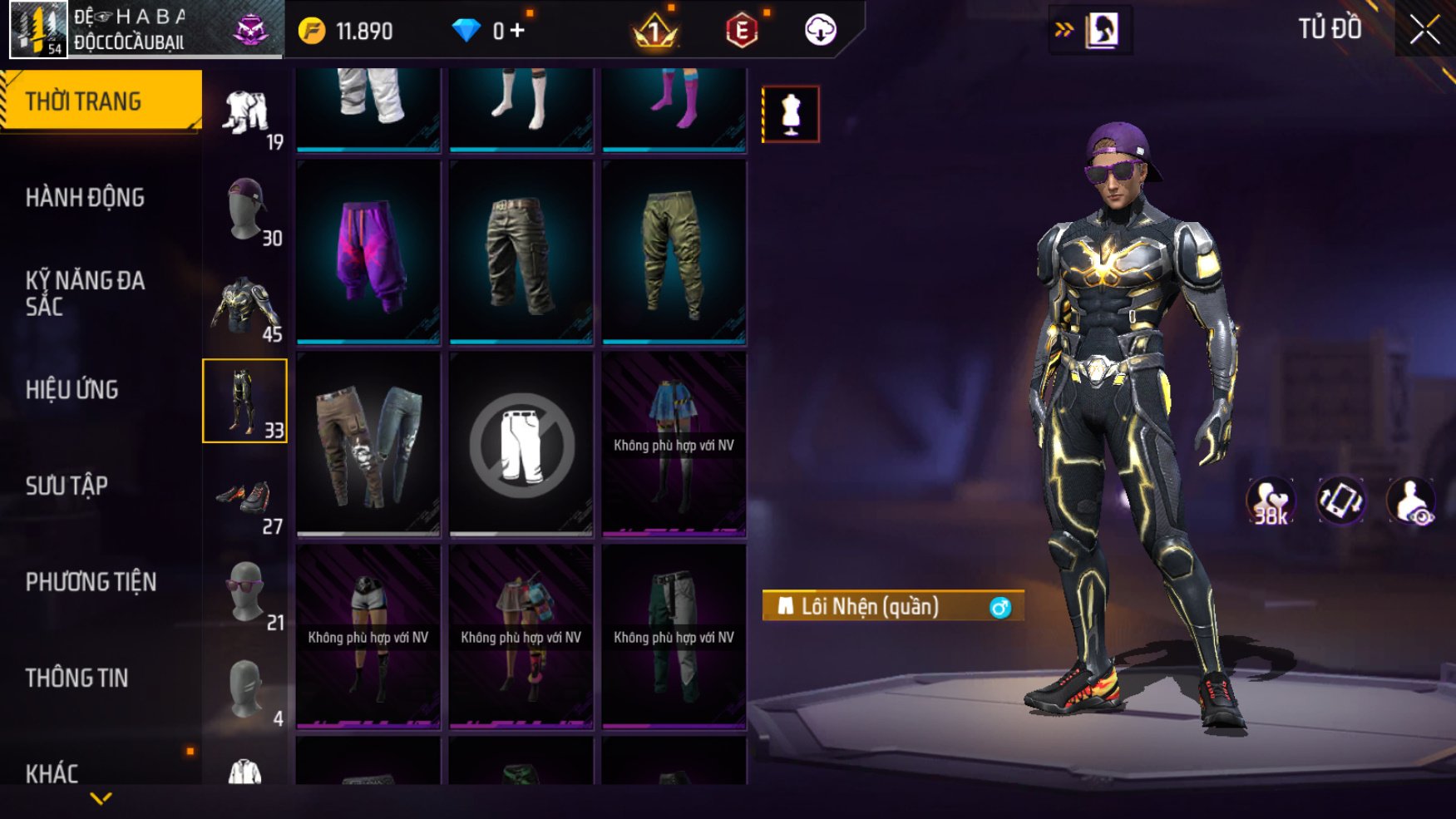Open the Thông Tin section

[77, 678]
